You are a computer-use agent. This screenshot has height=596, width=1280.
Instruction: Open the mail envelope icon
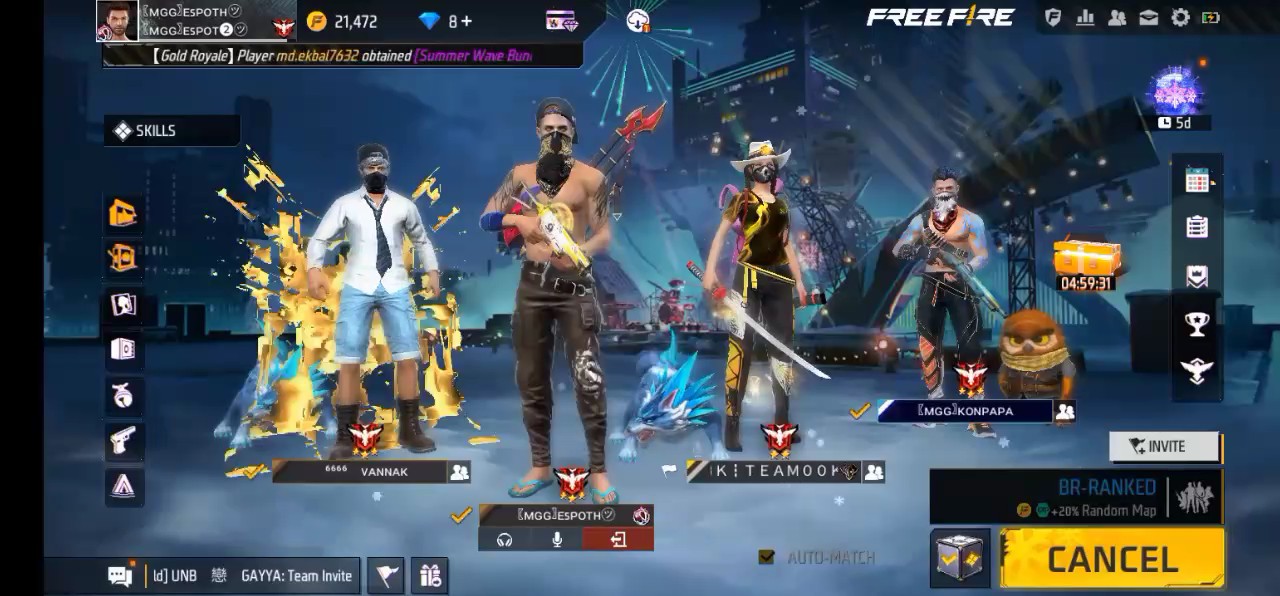click(1149, 18)
